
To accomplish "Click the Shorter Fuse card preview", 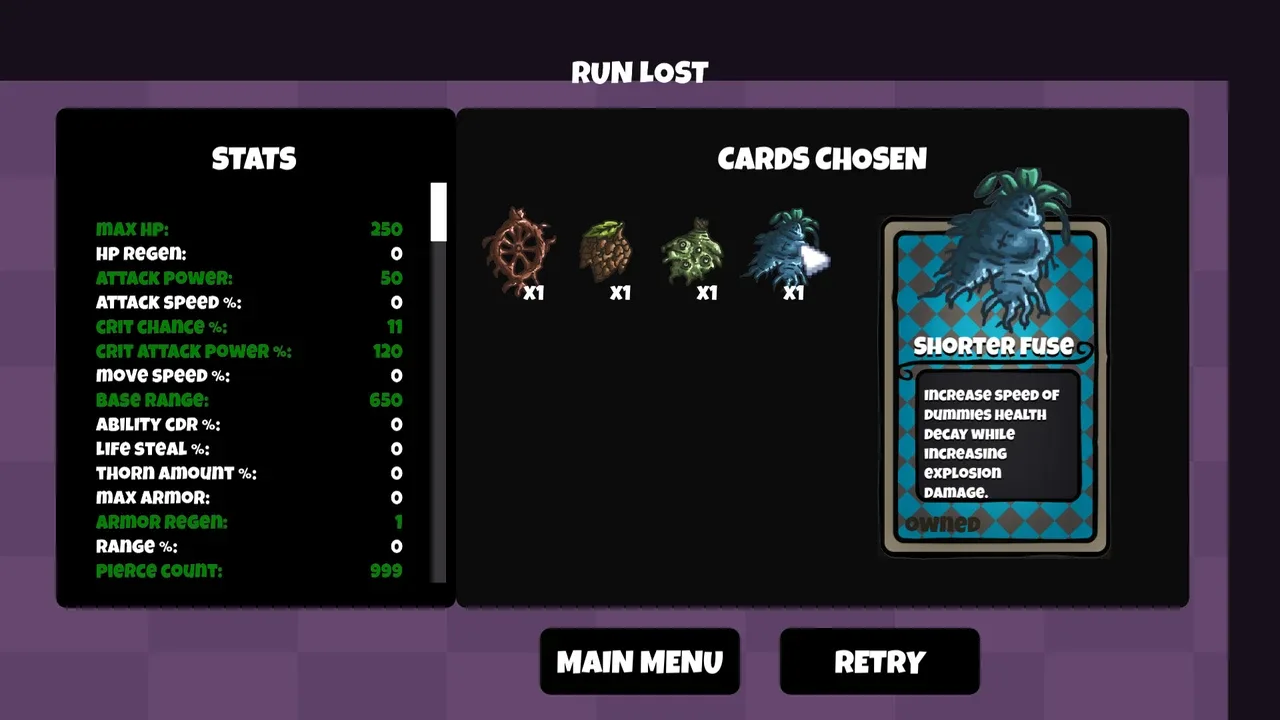I will point(995,385).
